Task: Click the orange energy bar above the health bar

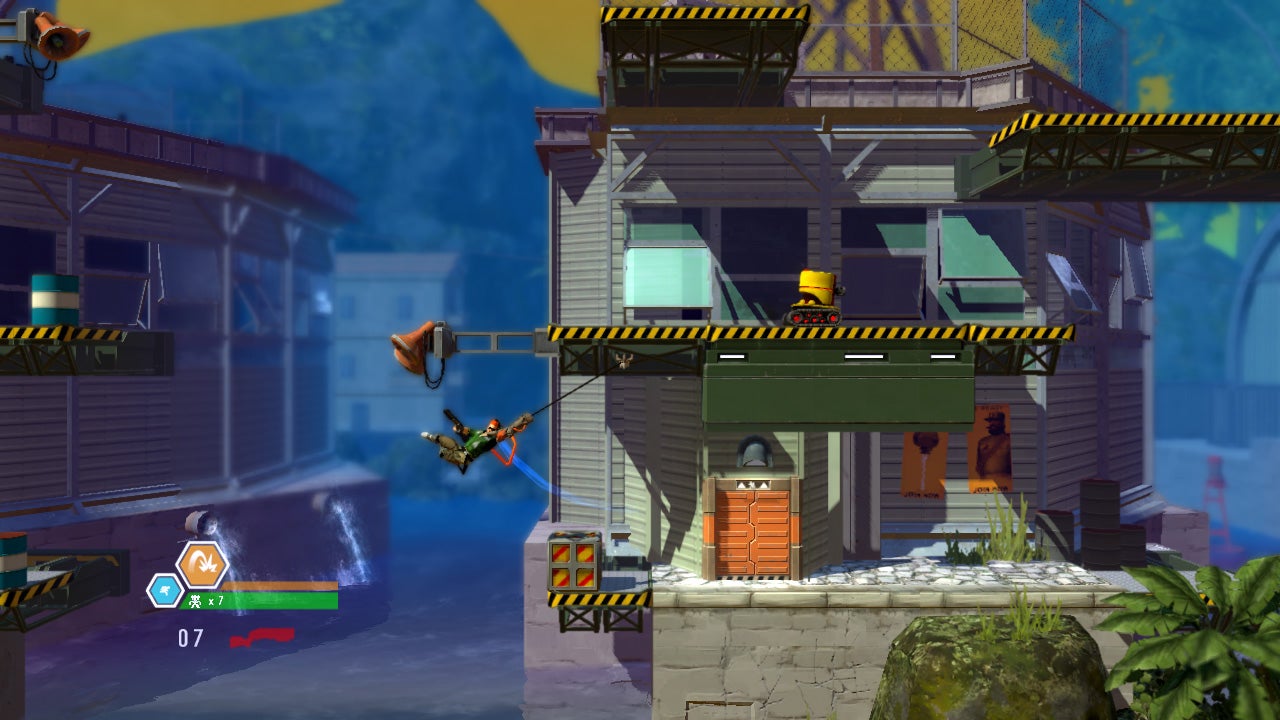Action: [280, 585]
